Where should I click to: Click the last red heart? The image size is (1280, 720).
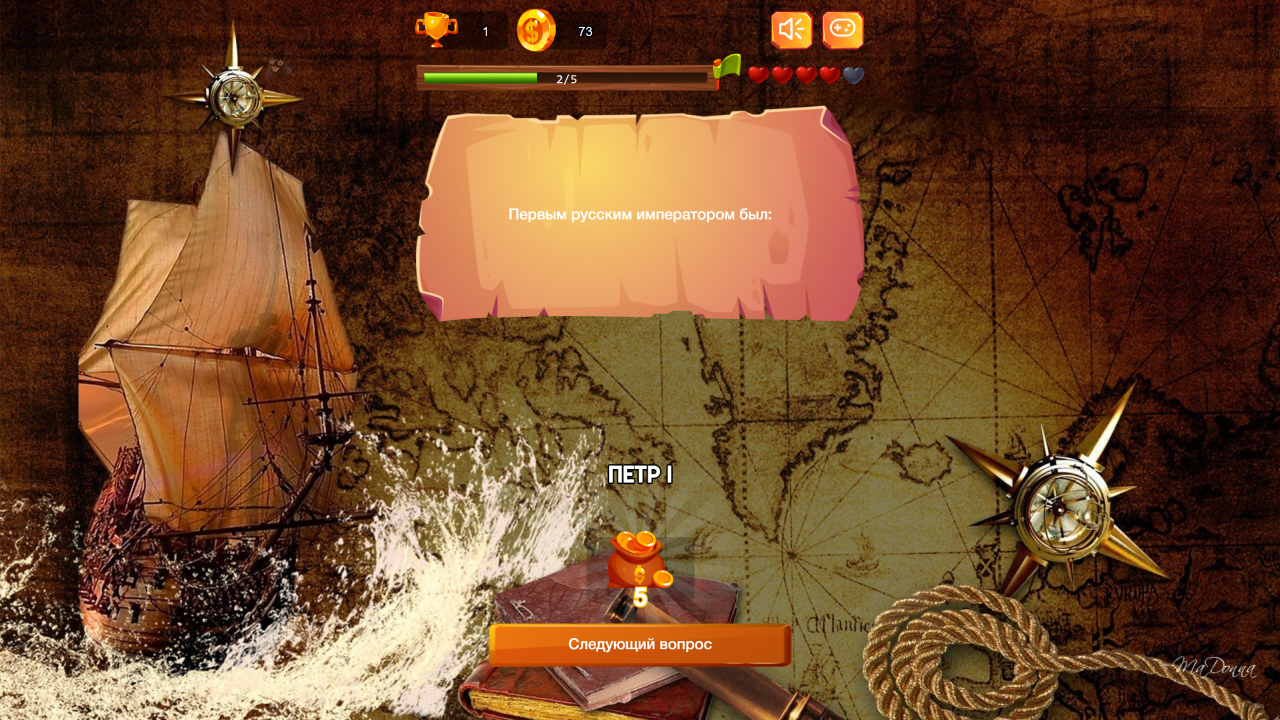click(828, 74)
